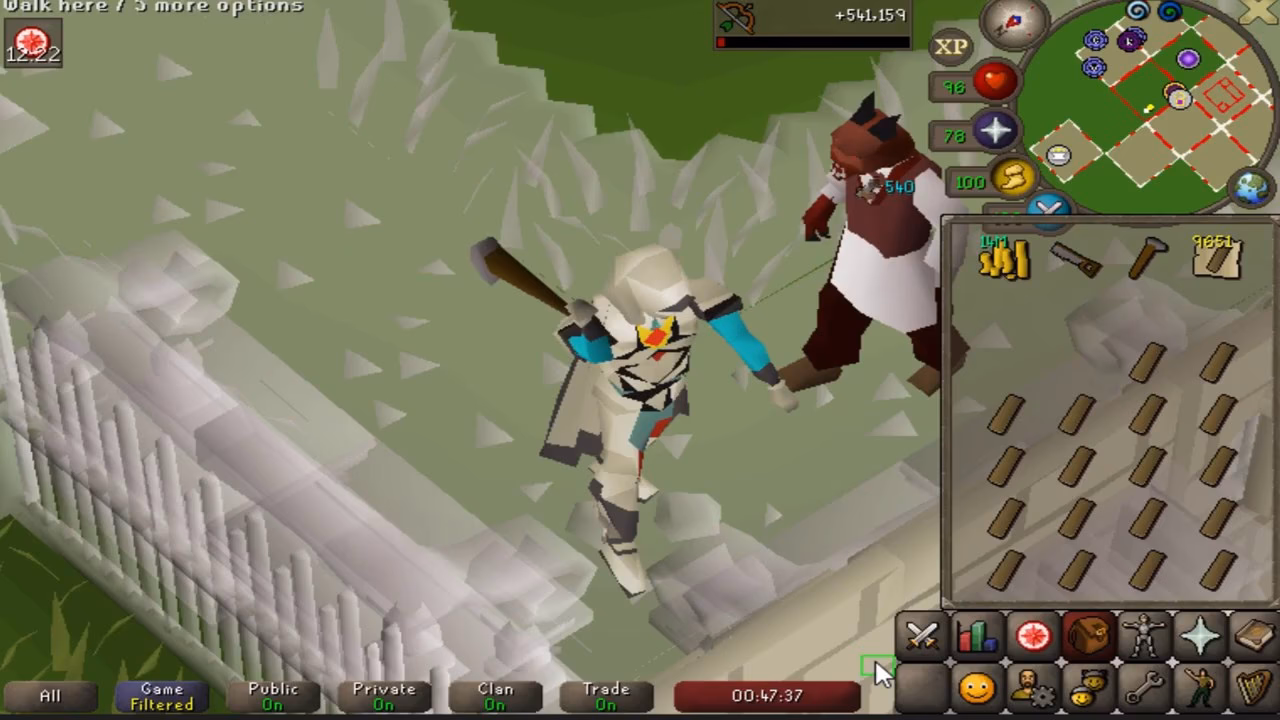Check the hitpoints orb progress
The width and height of the screenshot is (1280, 720).
point(994,83)
